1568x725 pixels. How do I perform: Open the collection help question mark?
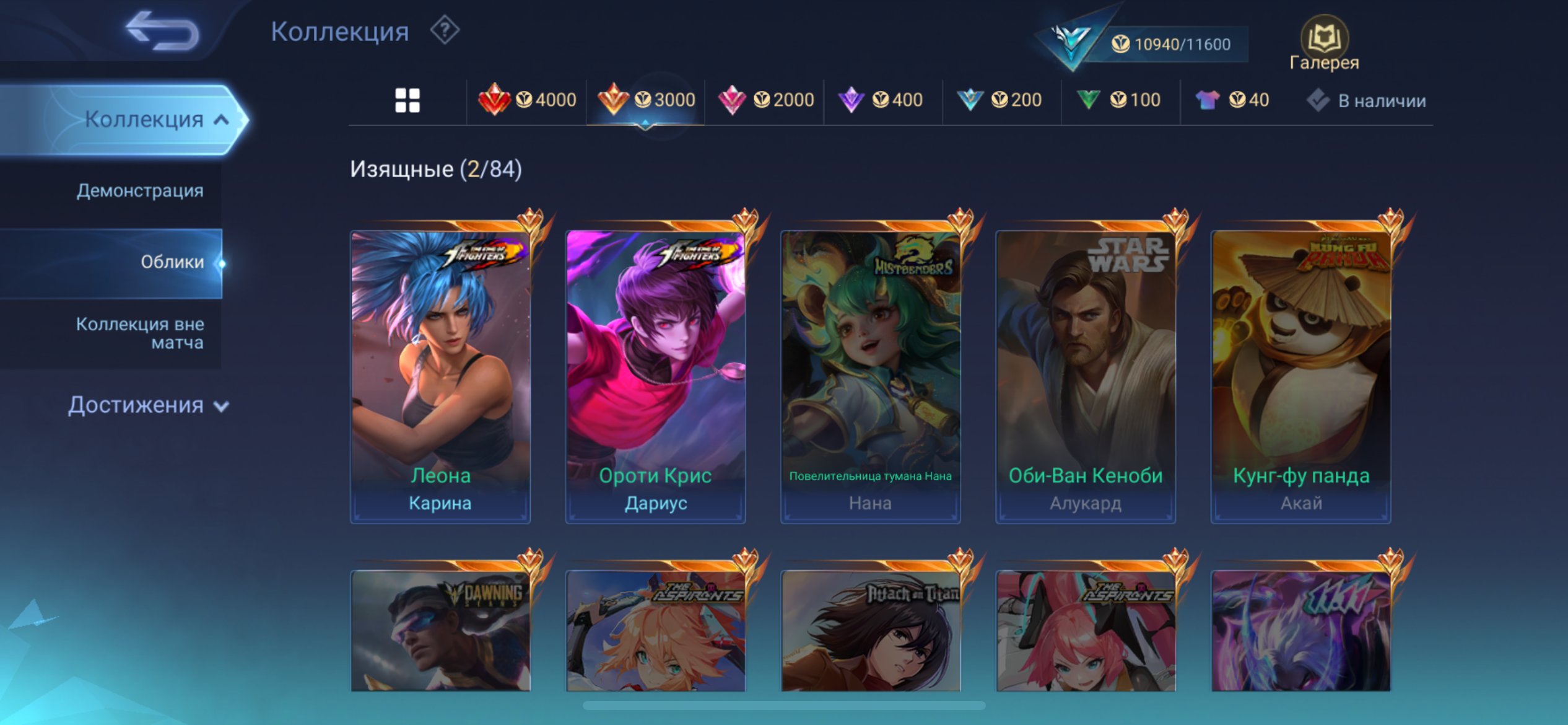(445, 30)
